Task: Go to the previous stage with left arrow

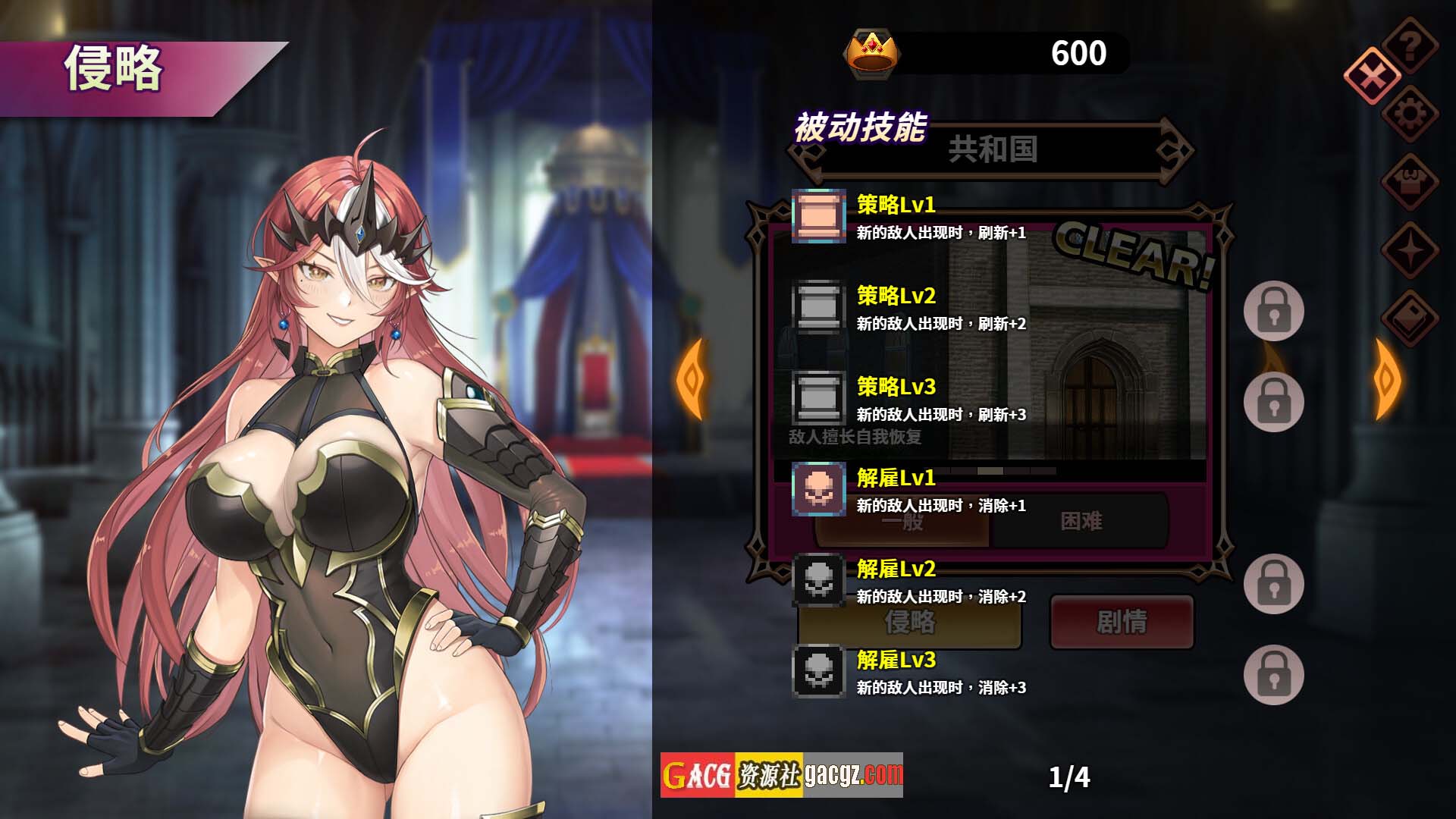Action: (691, 378)
